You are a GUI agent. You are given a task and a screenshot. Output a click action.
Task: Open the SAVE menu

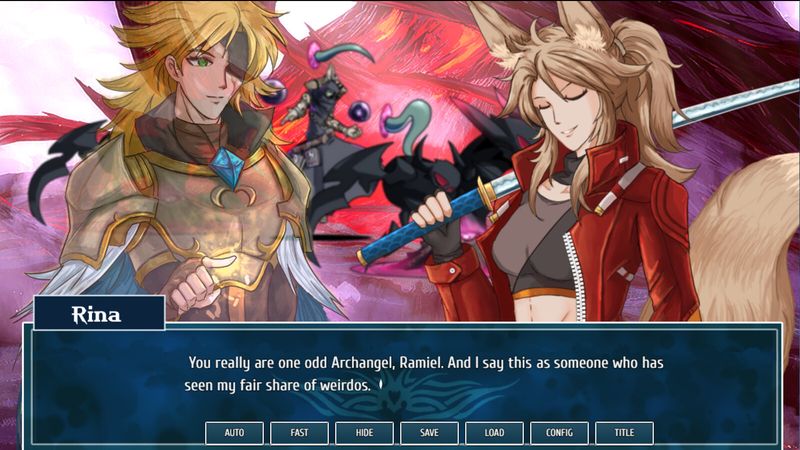point(429,433)
